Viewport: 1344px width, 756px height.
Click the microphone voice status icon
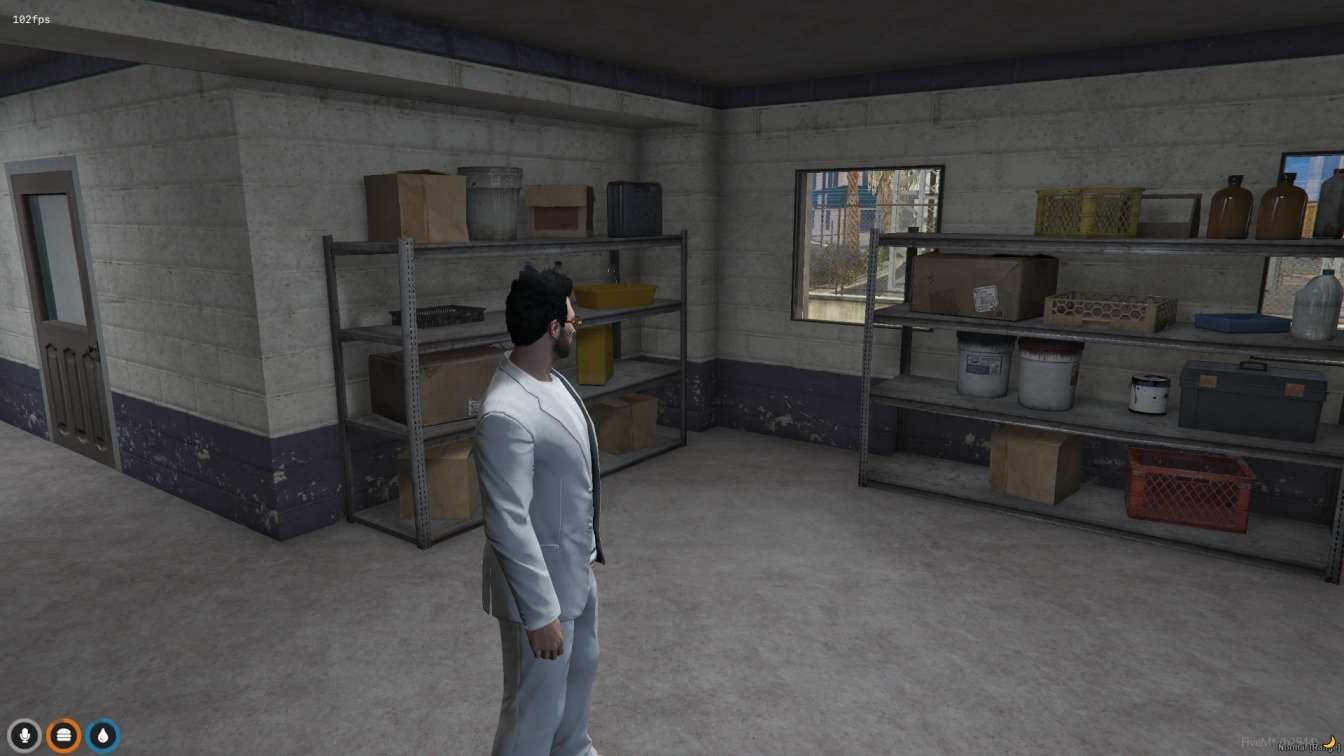click(x=24, y=736)
